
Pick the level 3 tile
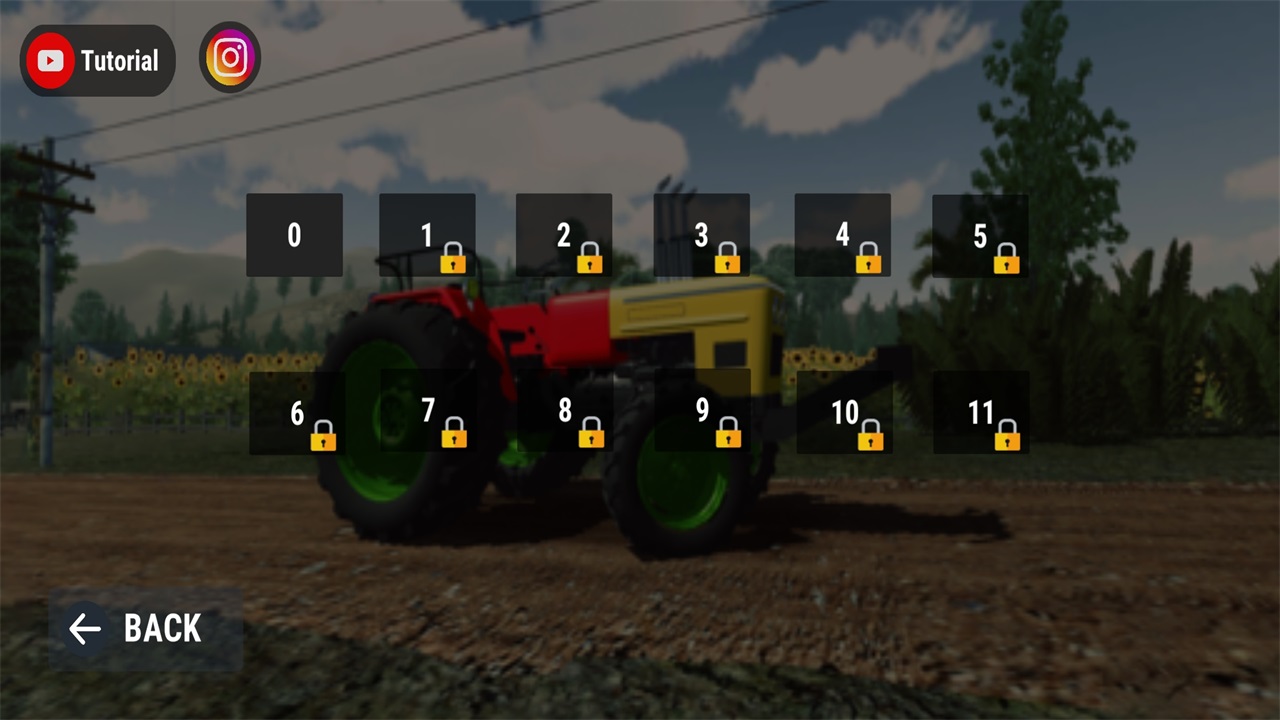[x=701, y=235]
